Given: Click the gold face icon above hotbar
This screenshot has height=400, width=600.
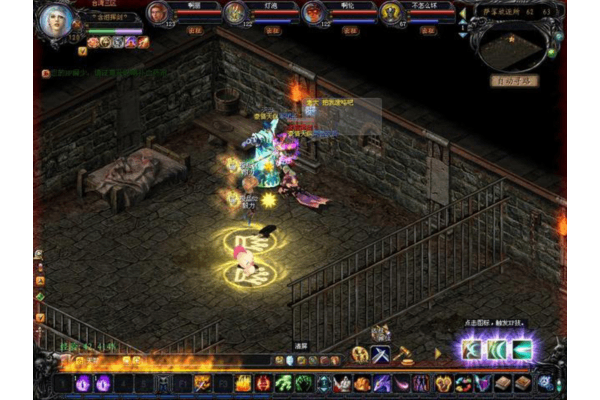Looking at the screenshot, I should click(x=359, y=354).
